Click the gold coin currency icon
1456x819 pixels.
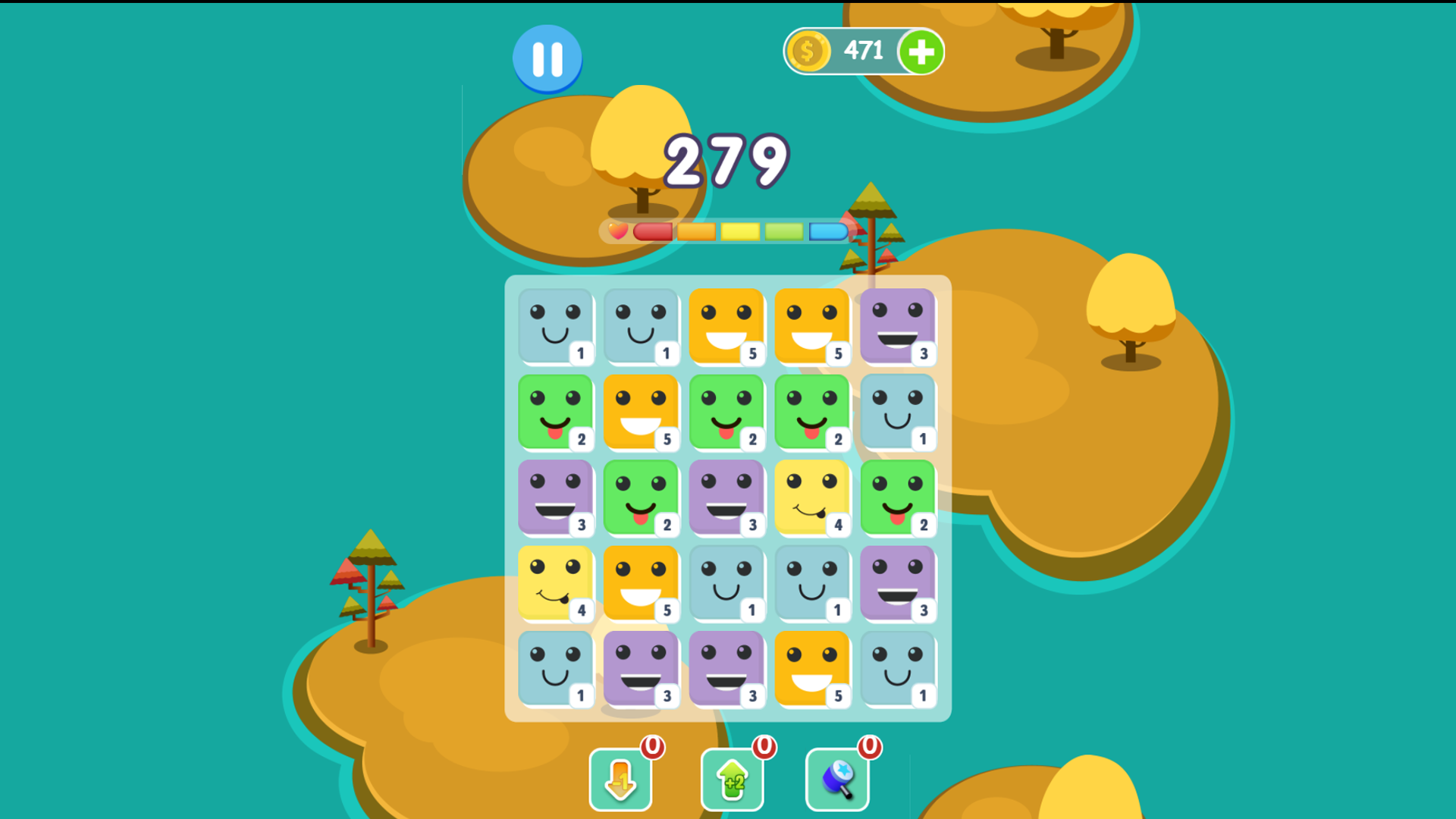[x=808, y=51]
